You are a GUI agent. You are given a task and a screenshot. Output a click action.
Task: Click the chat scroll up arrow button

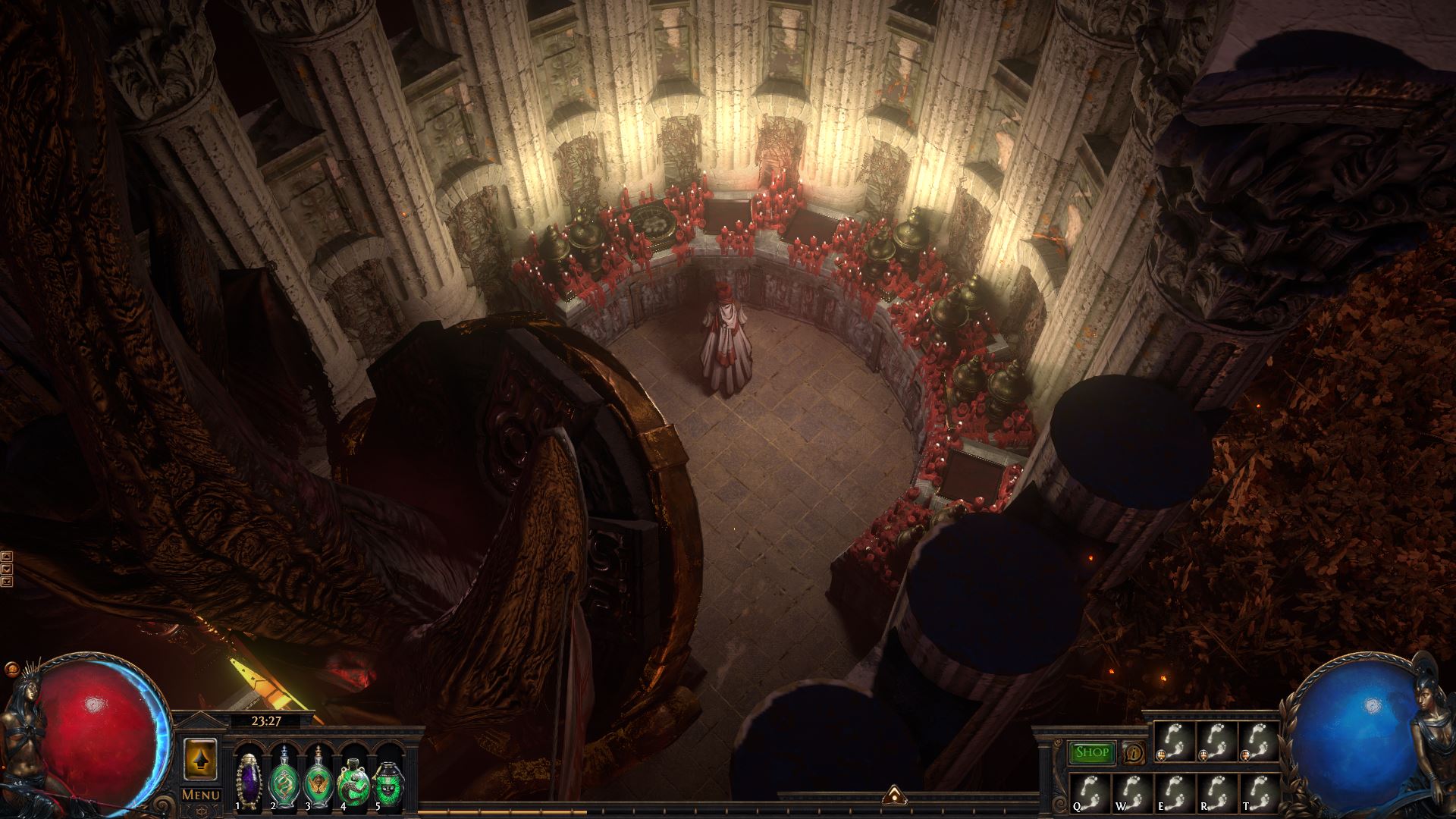click(x=7, y=555)
